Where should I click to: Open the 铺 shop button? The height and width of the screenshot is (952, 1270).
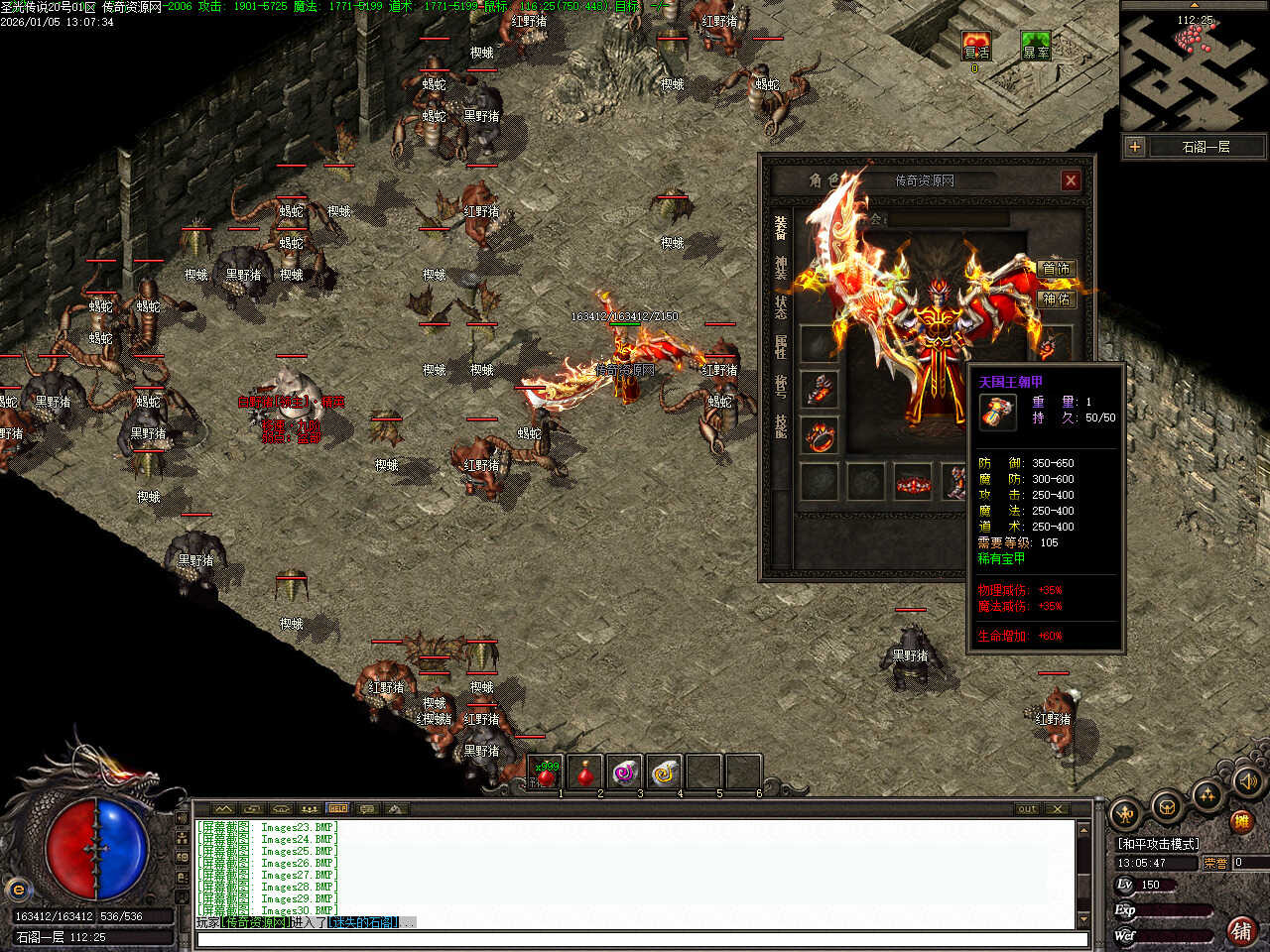pyautogui.click(x=1241, y=930)
